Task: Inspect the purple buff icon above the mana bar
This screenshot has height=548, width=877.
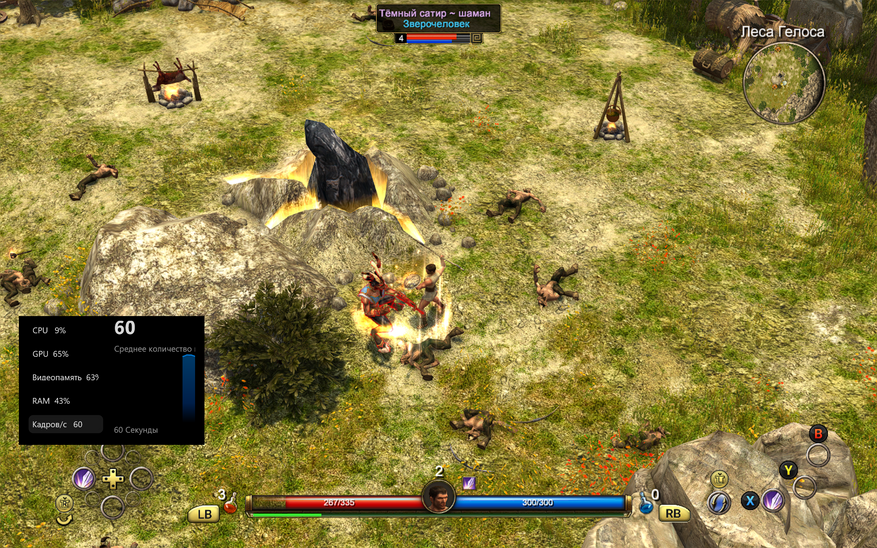Action: (467, 482)
